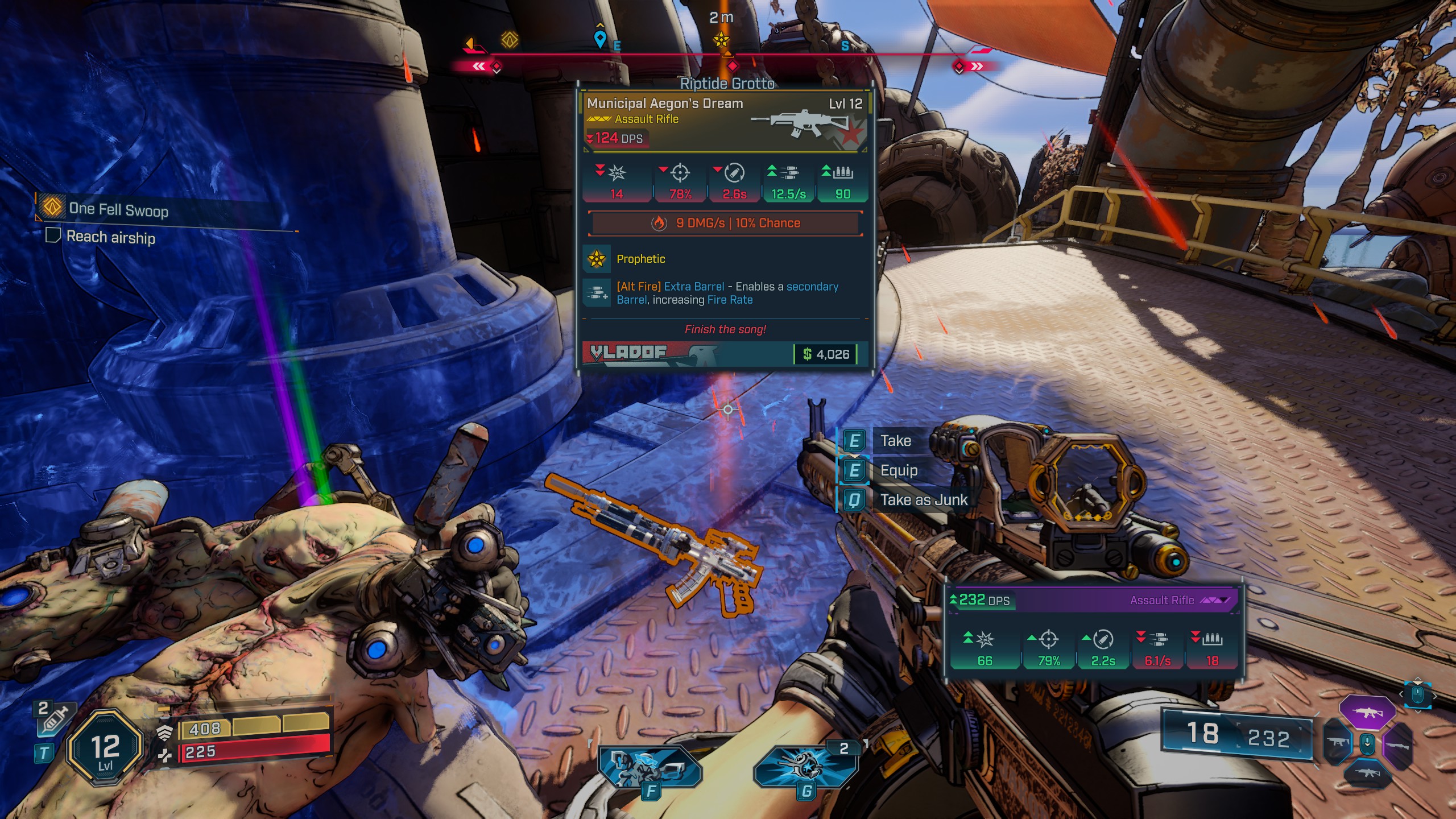Click the repair kit syringe icon

click(x=54, y=718)
